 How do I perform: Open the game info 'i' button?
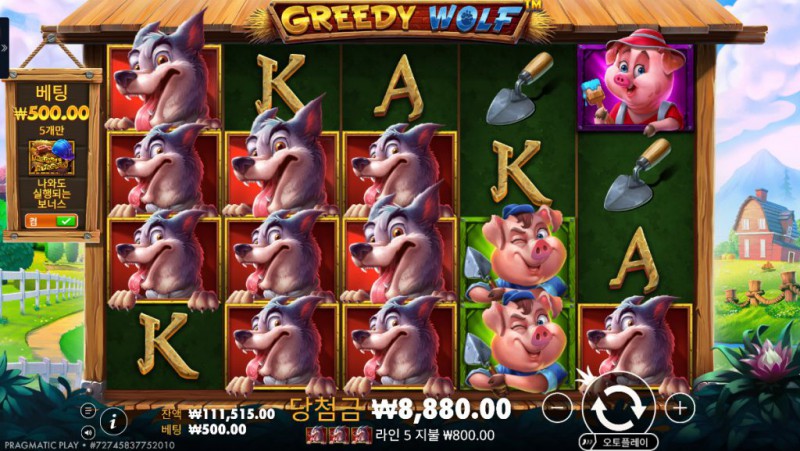114,420
